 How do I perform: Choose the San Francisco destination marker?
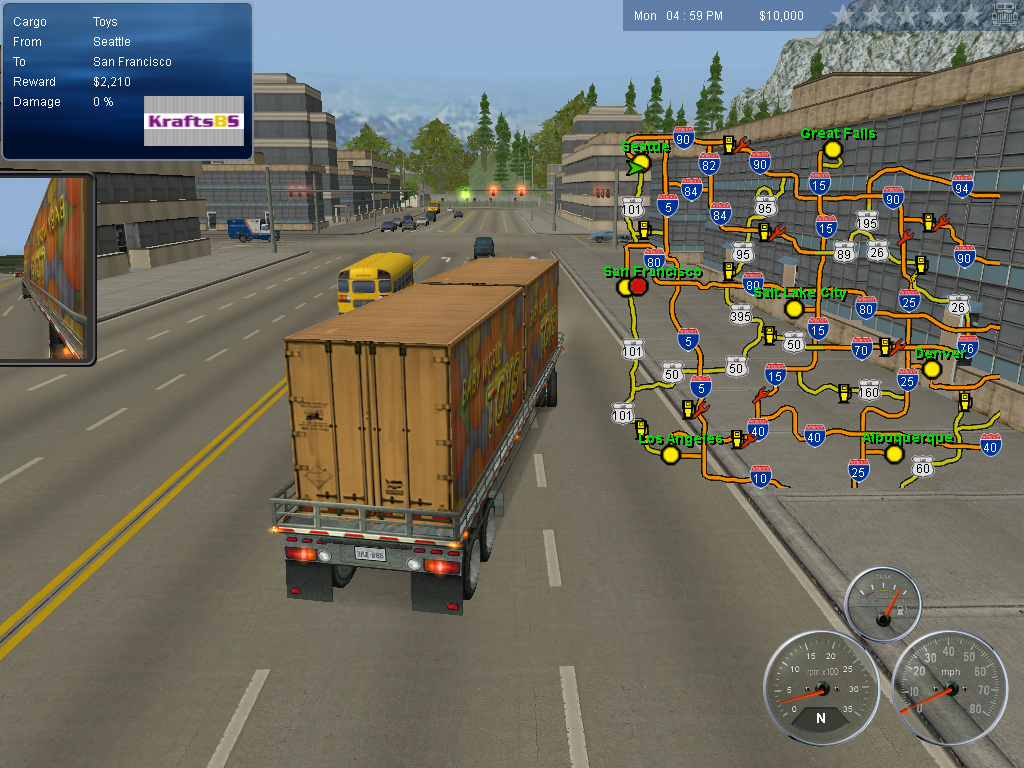638,286
